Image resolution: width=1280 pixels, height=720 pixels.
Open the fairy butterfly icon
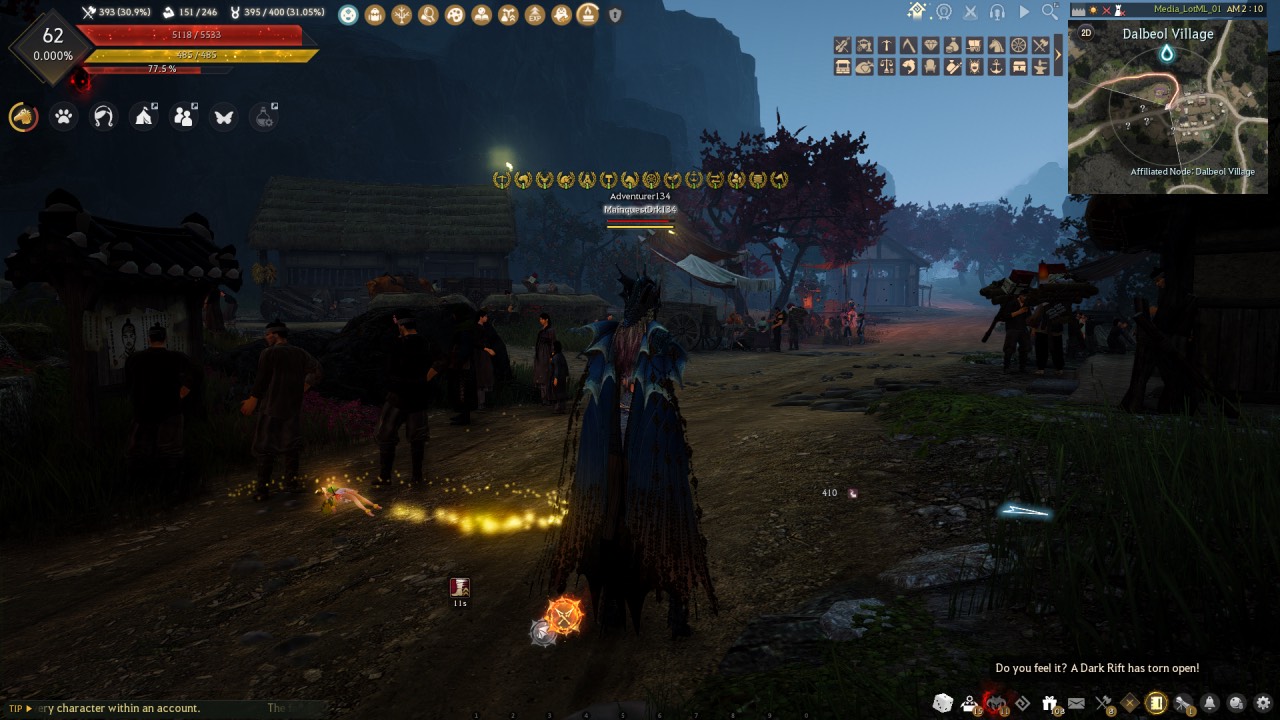(x=224, y=117)
